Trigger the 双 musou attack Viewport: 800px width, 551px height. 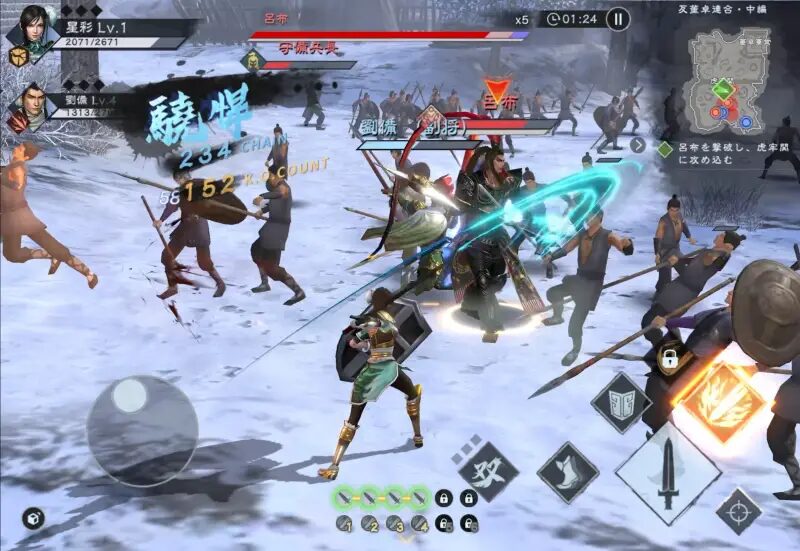tap(488, 471)
